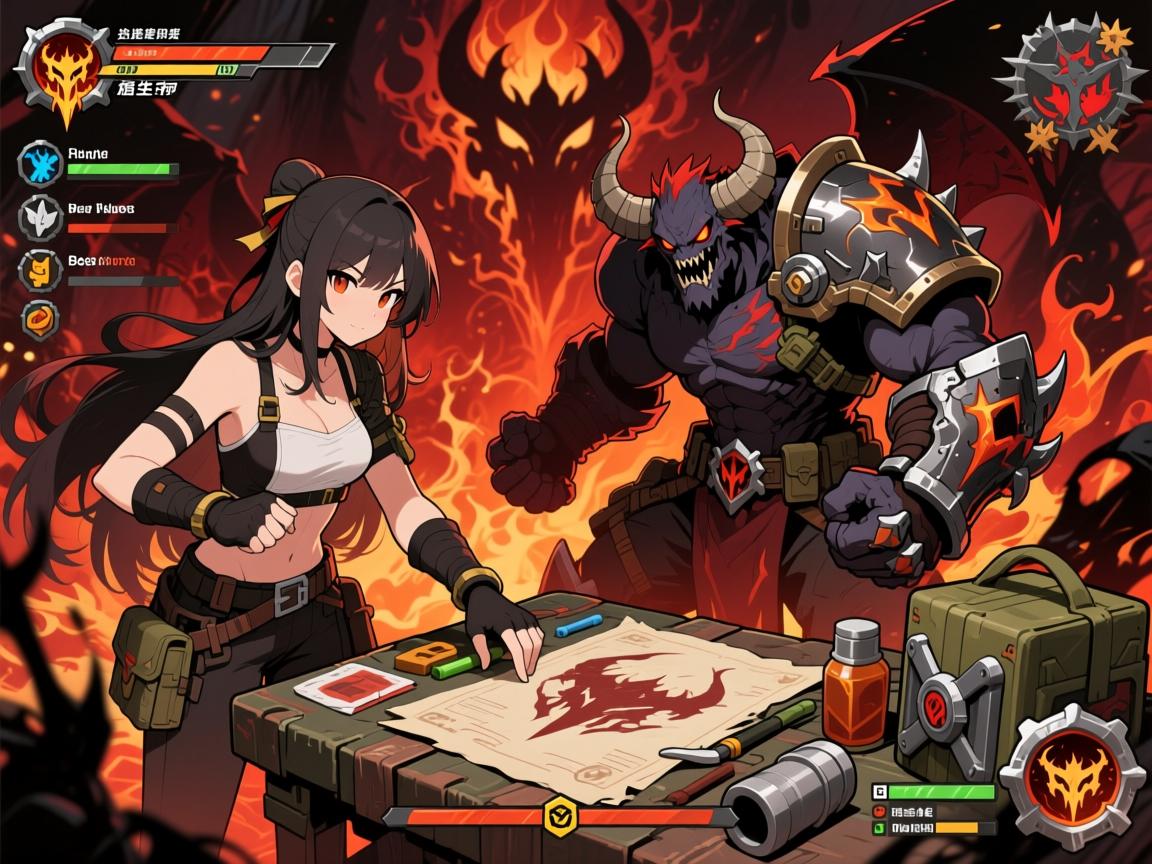Click the white square icon beside green bar

(879, 792)
